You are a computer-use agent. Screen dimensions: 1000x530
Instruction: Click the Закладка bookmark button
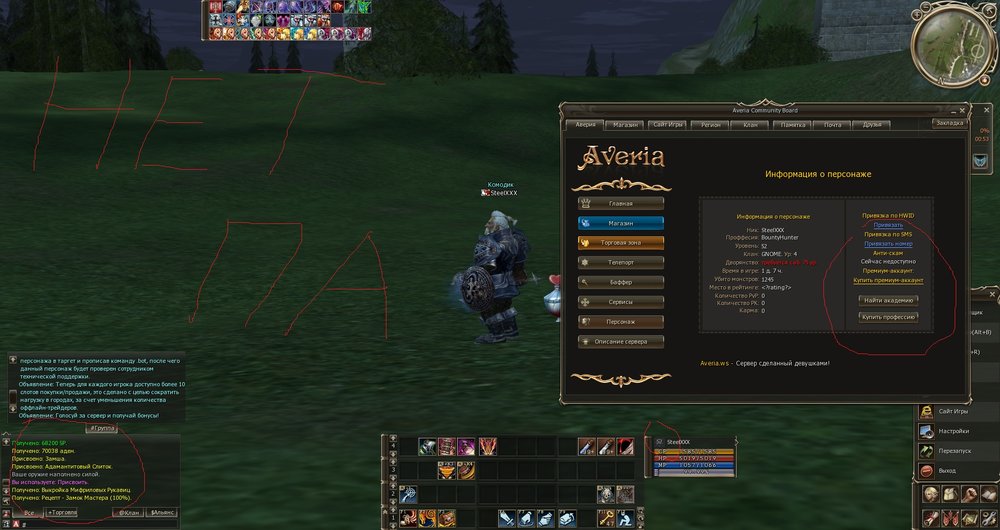pyautogui.click(x=949, y=123)
